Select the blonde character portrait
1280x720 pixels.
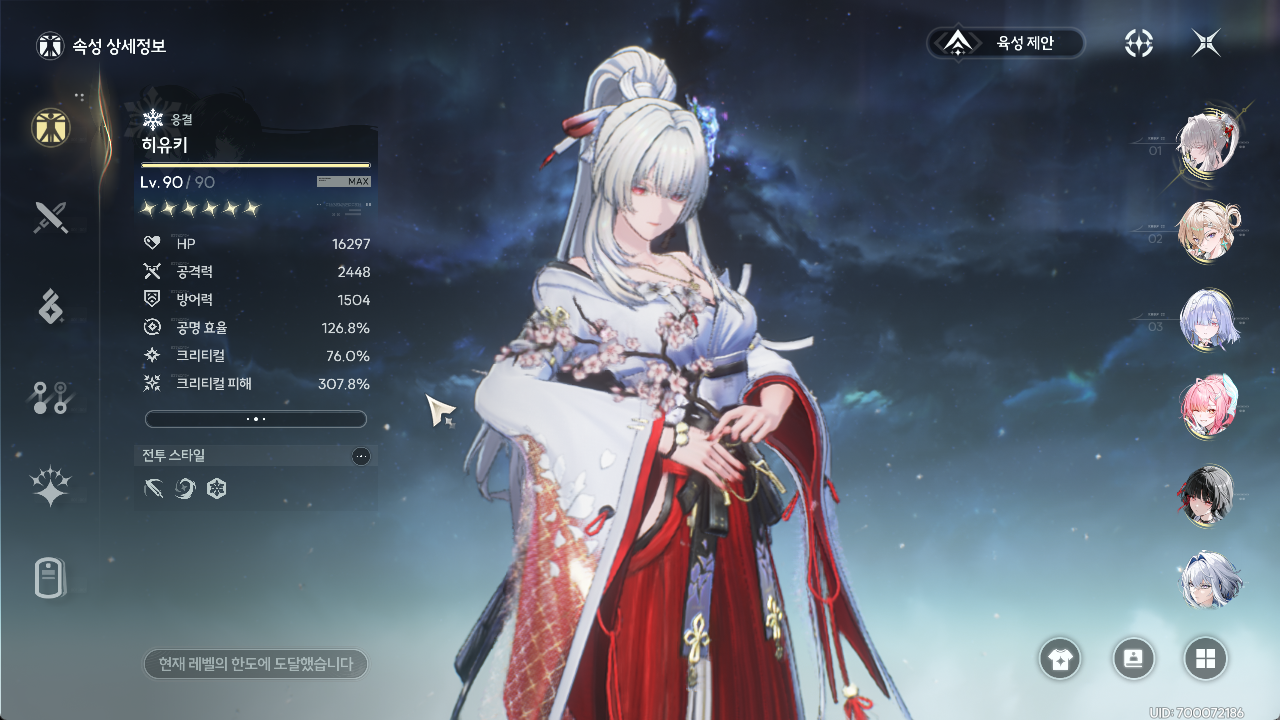(1207, 231)
